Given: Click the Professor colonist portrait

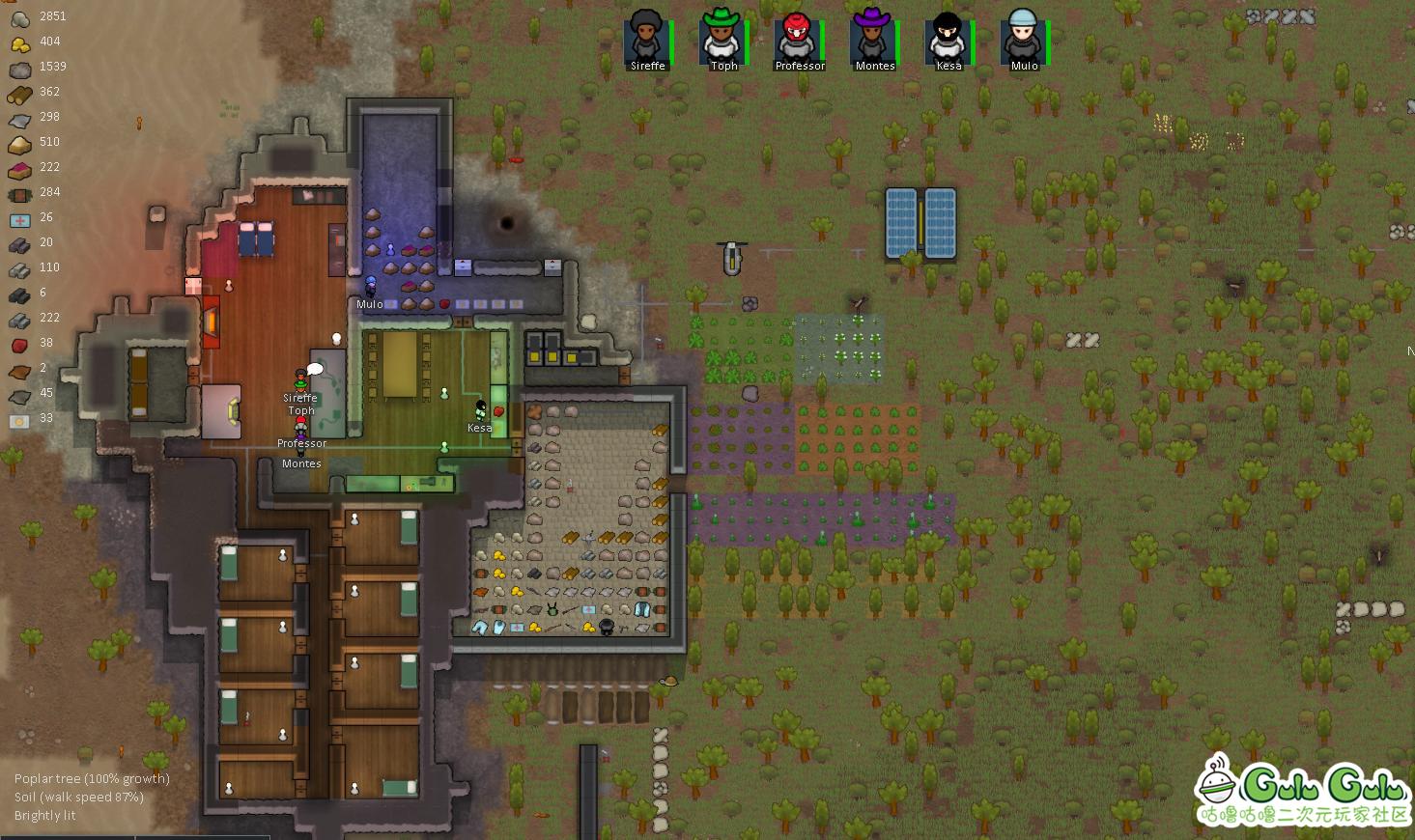Looking at the screenshot, I should (797, 39).
